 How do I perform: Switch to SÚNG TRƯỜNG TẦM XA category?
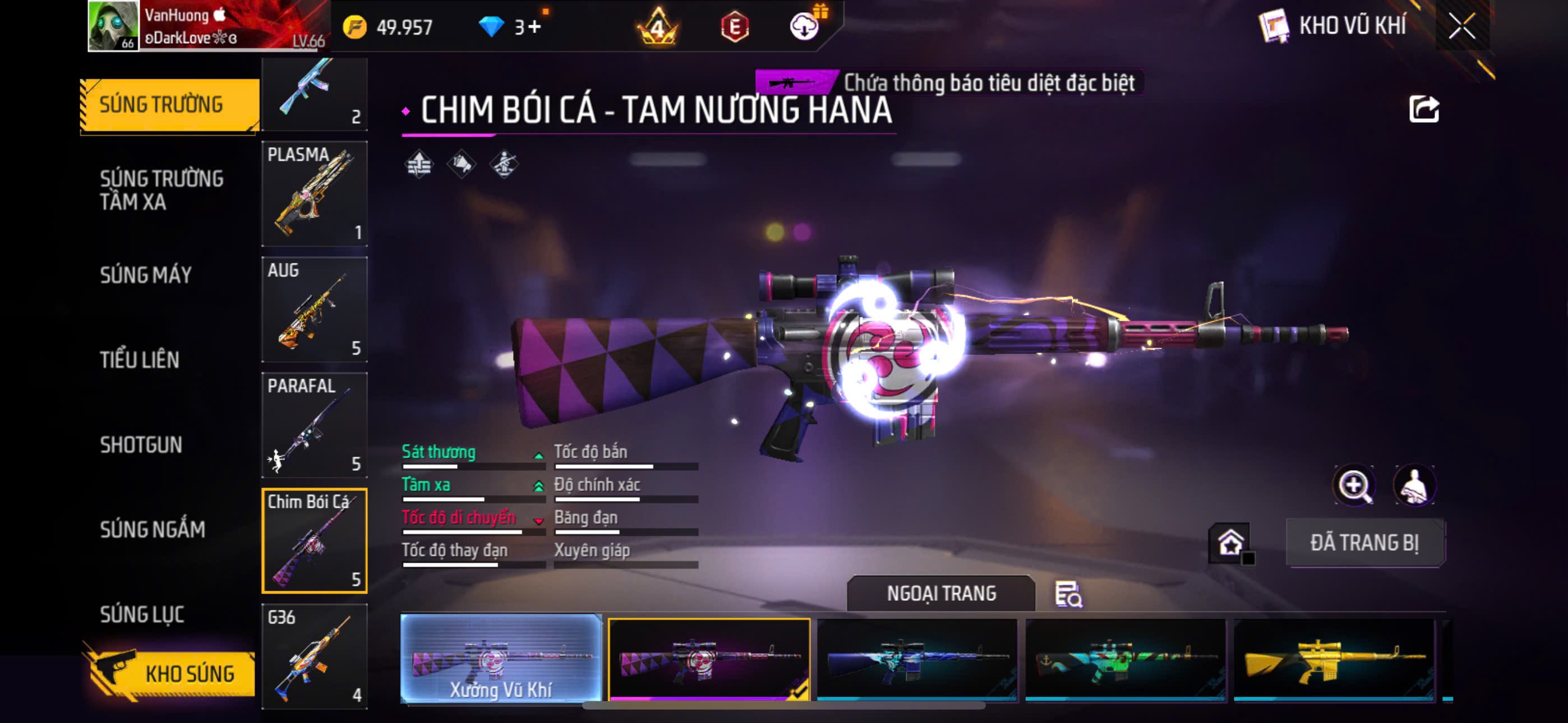click(x=162, y=190)
